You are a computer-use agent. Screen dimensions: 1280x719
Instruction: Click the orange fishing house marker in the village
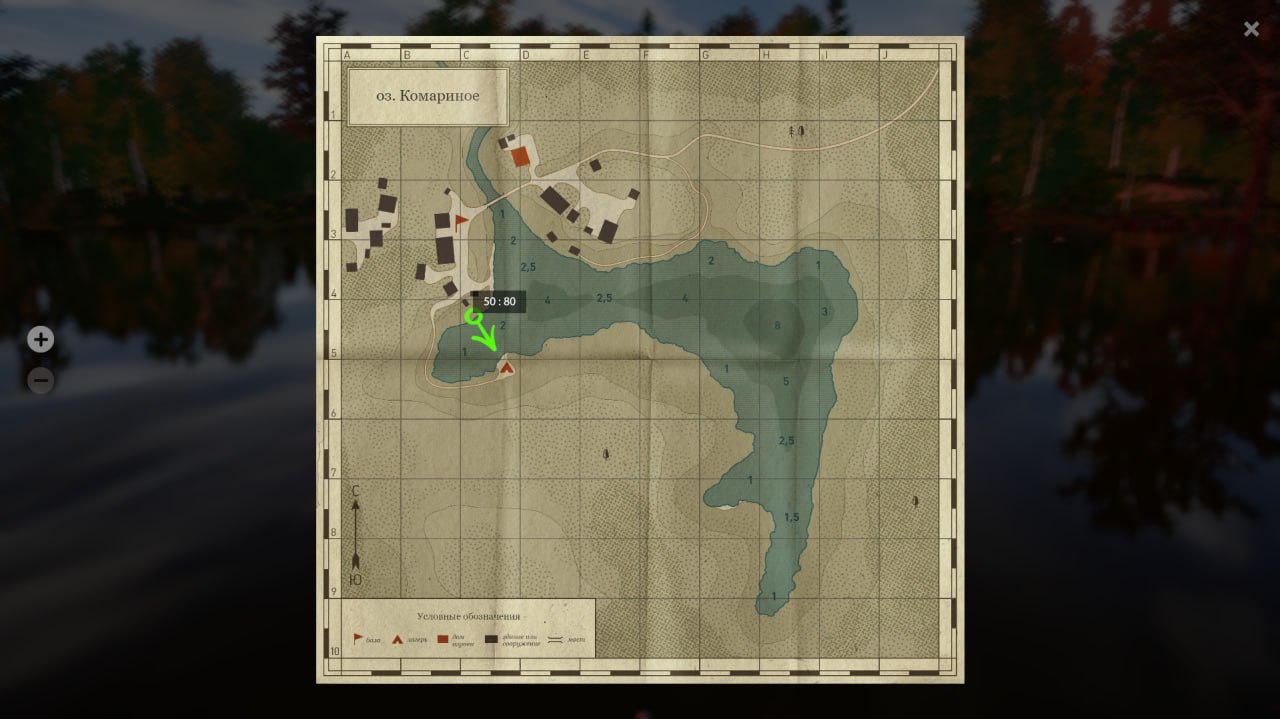[520, 156]
